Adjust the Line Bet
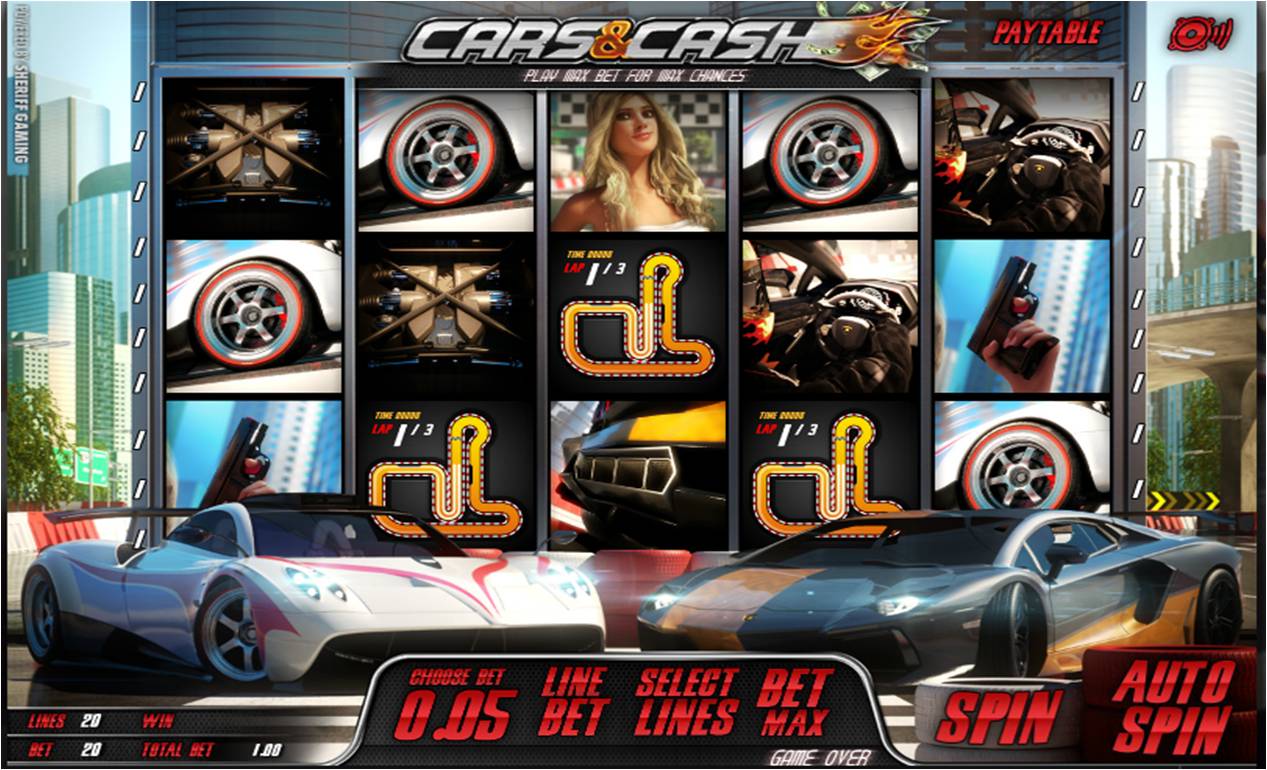Image resolution: width=1267 pixels, height=770 pixels. pos(574,701)
